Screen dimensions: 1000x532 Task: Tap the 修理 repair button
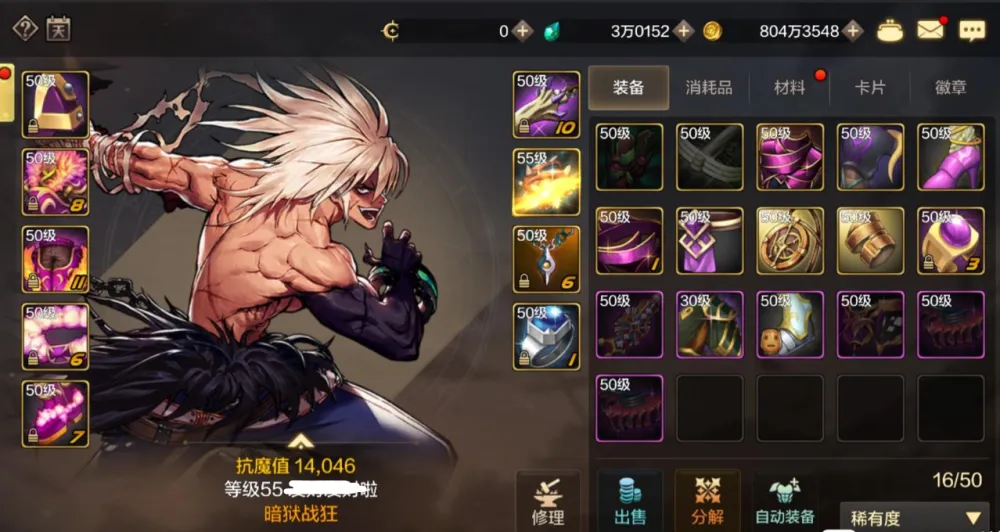click(547, 500)
